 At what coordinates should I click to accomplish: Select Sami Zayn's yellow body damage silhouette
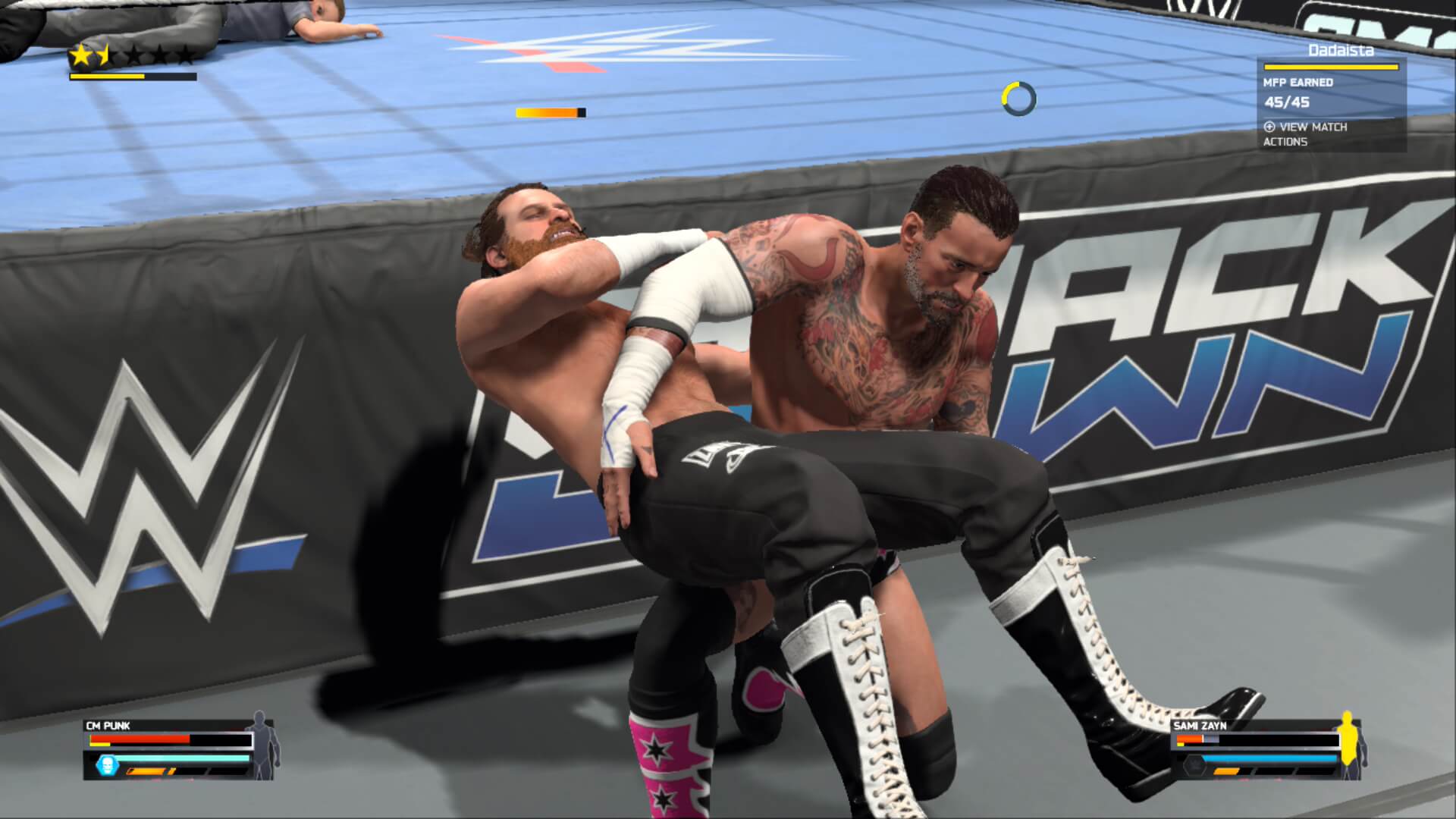coord(1348,745)
